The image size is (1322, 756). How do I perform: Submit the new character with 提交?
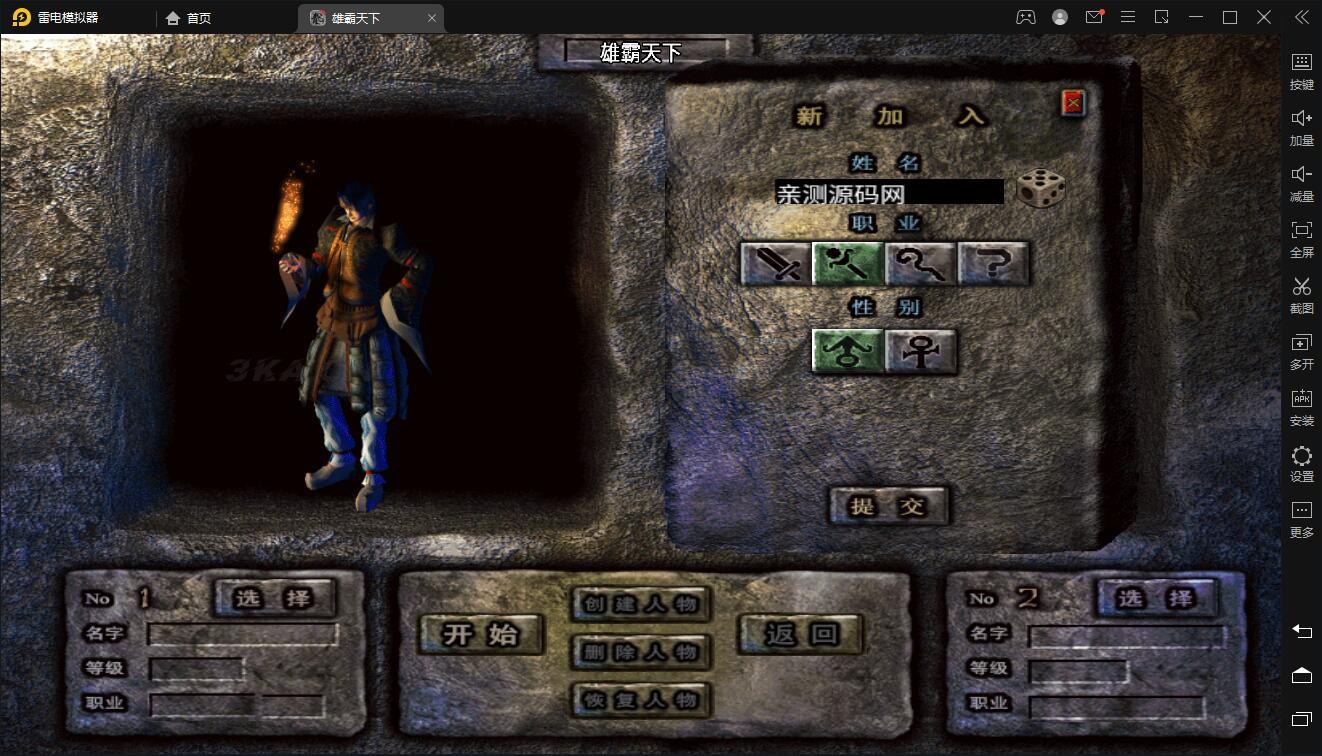[887, 506]
